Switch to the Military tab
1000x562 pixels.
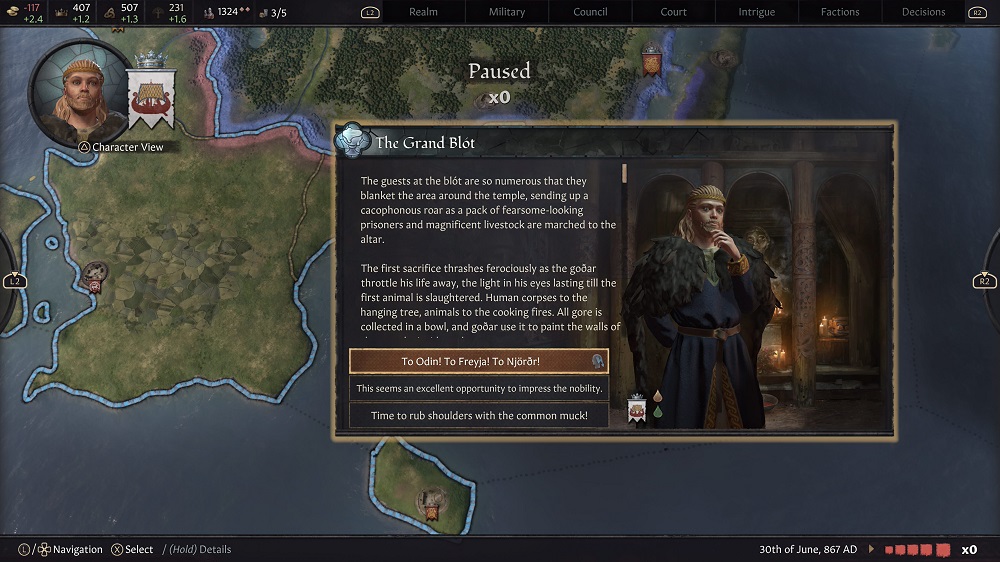pyautogui.click(x=507, y=12)
